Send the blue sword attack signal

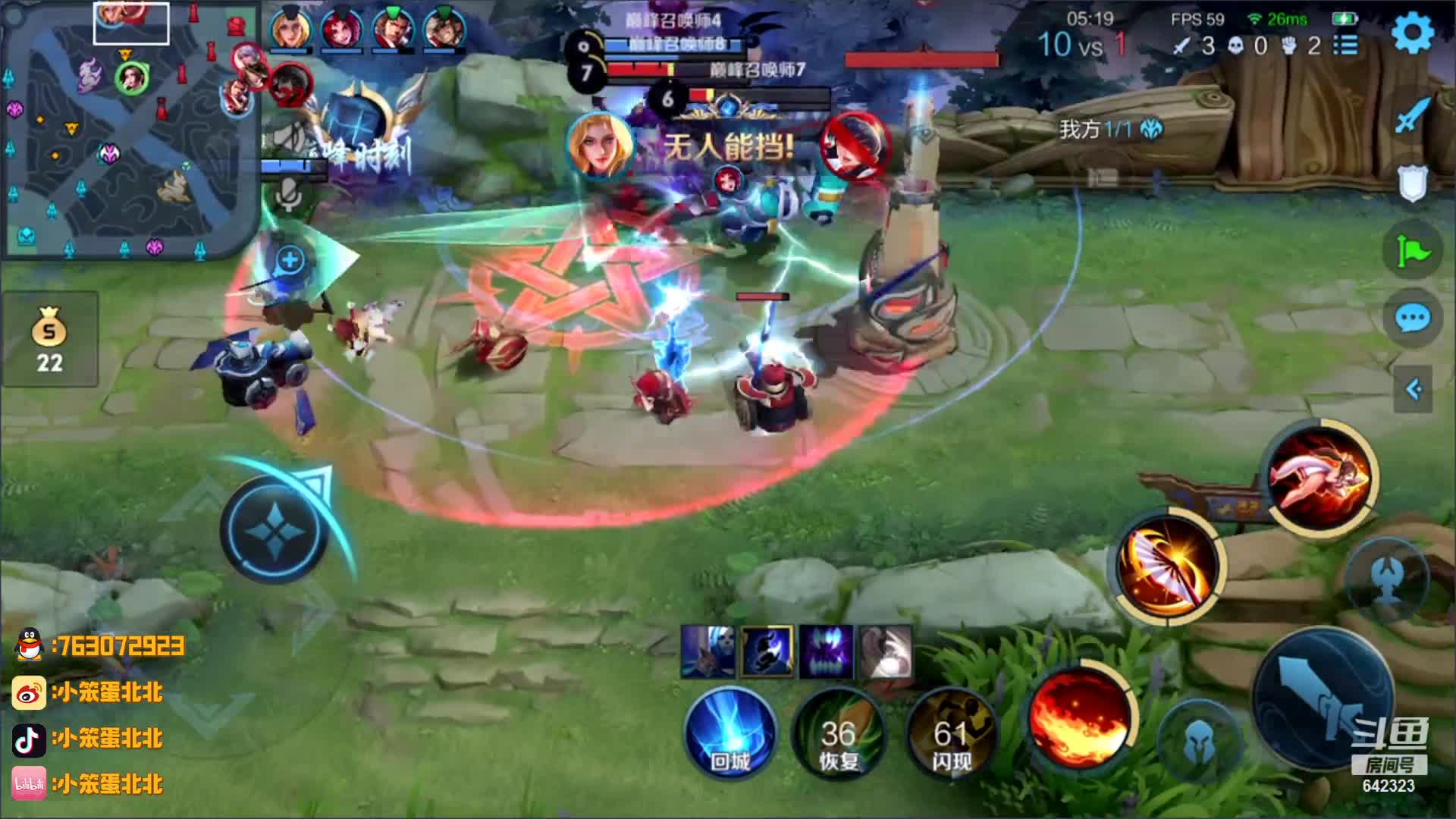coord(1413,115)
